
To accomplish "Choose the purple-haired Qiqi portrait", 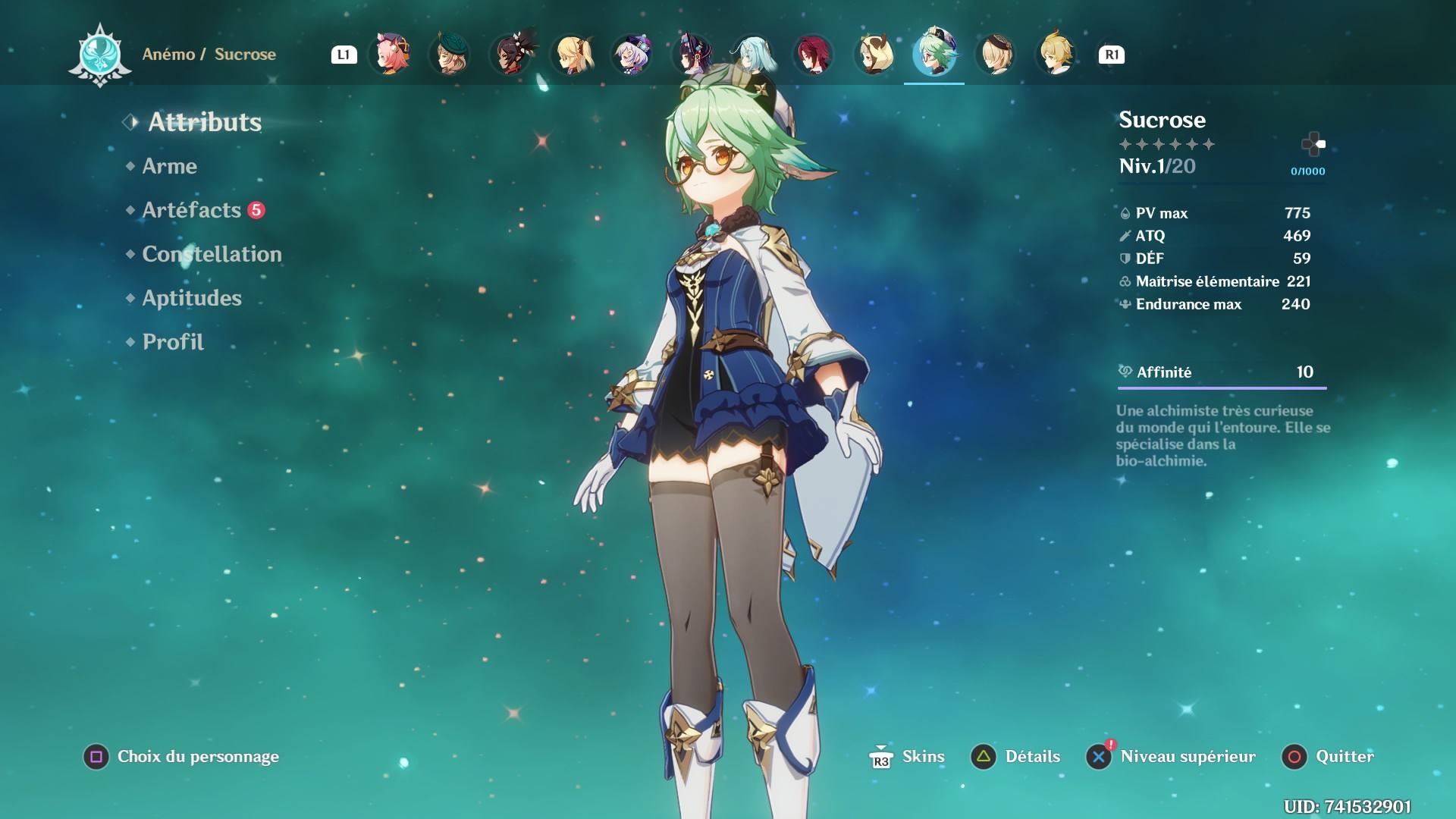I will coord(632,54).
